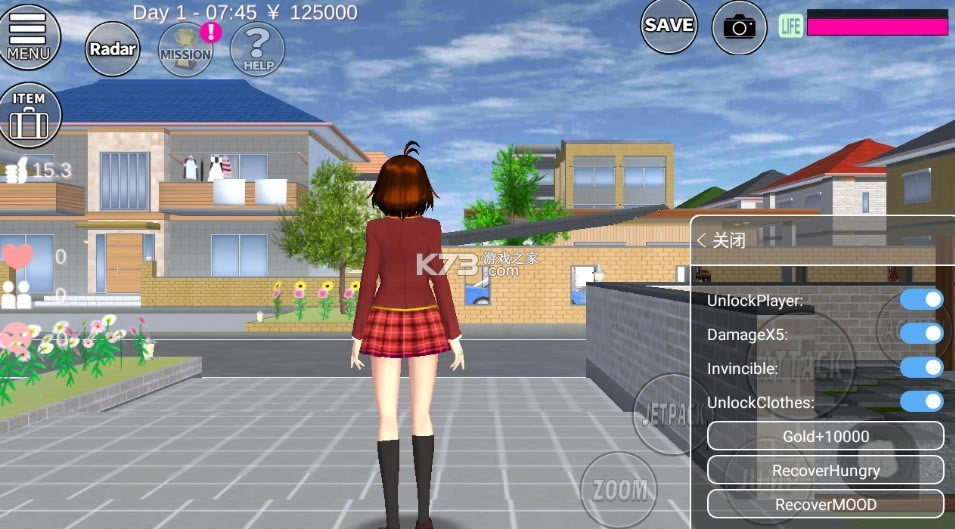Tap the RecoverHungry button

tap(825, 470)
